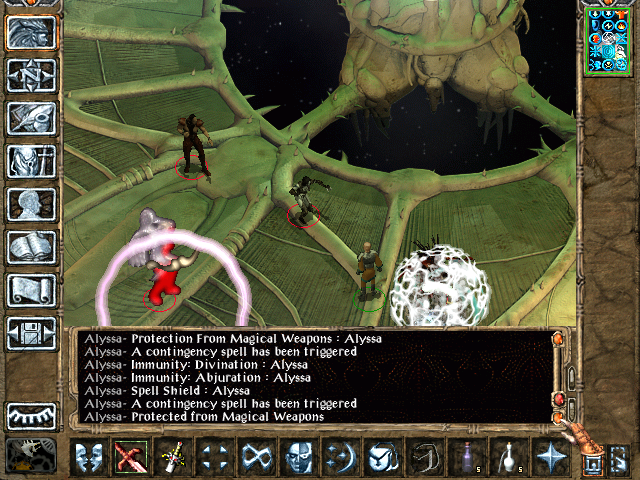Use the white flask quick item
Screen dimensions: 640x480
[507, 457]
